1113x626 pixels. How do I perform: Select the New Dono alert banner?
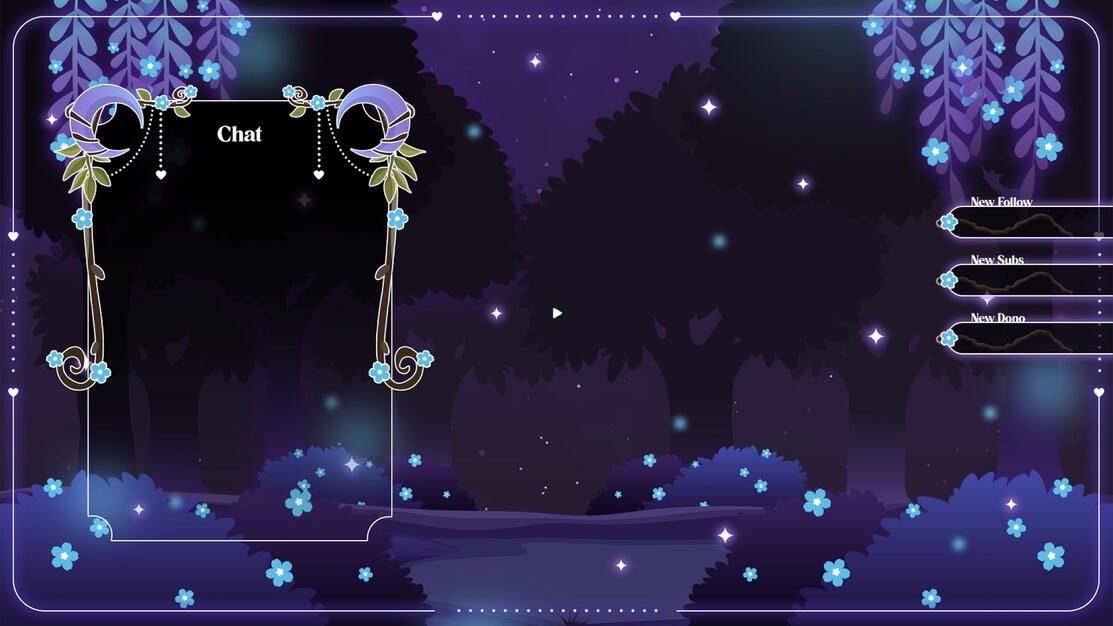pos(1028,338)
